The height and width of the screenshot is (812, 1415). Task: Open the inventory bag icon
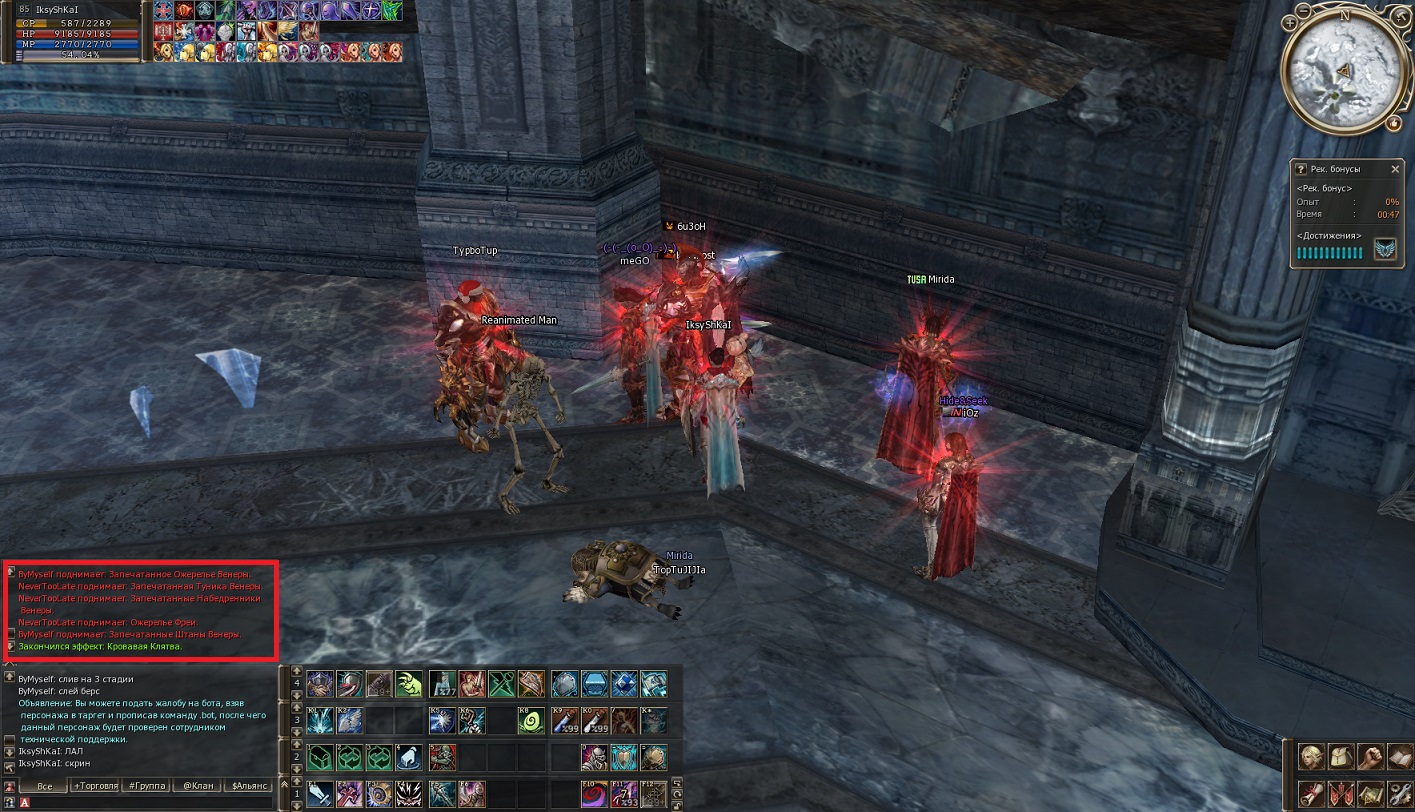point(1340,756)
